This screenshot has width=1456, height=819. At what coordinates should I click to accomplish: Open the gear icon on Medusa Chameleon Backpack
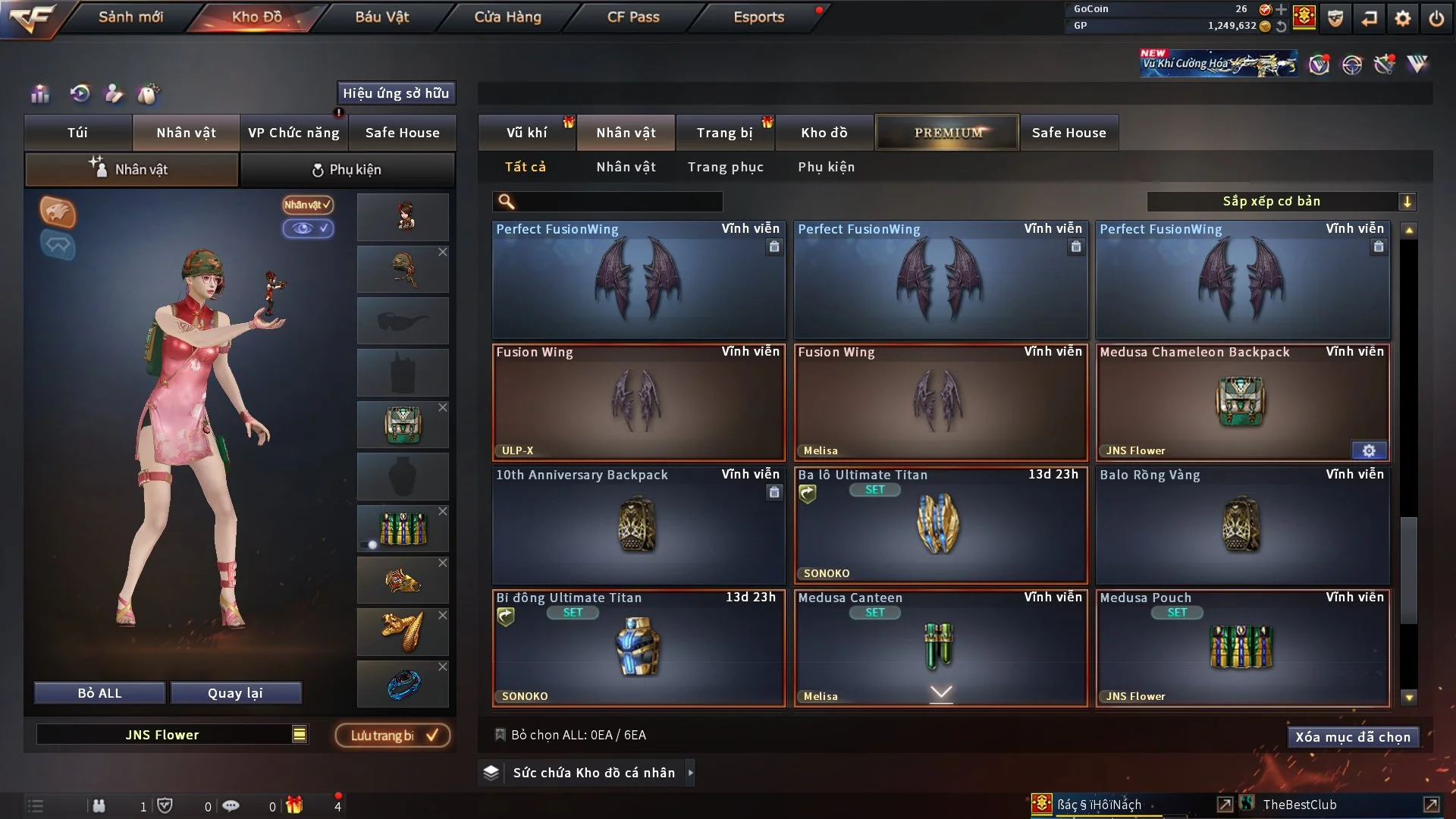coord(1369,450)
